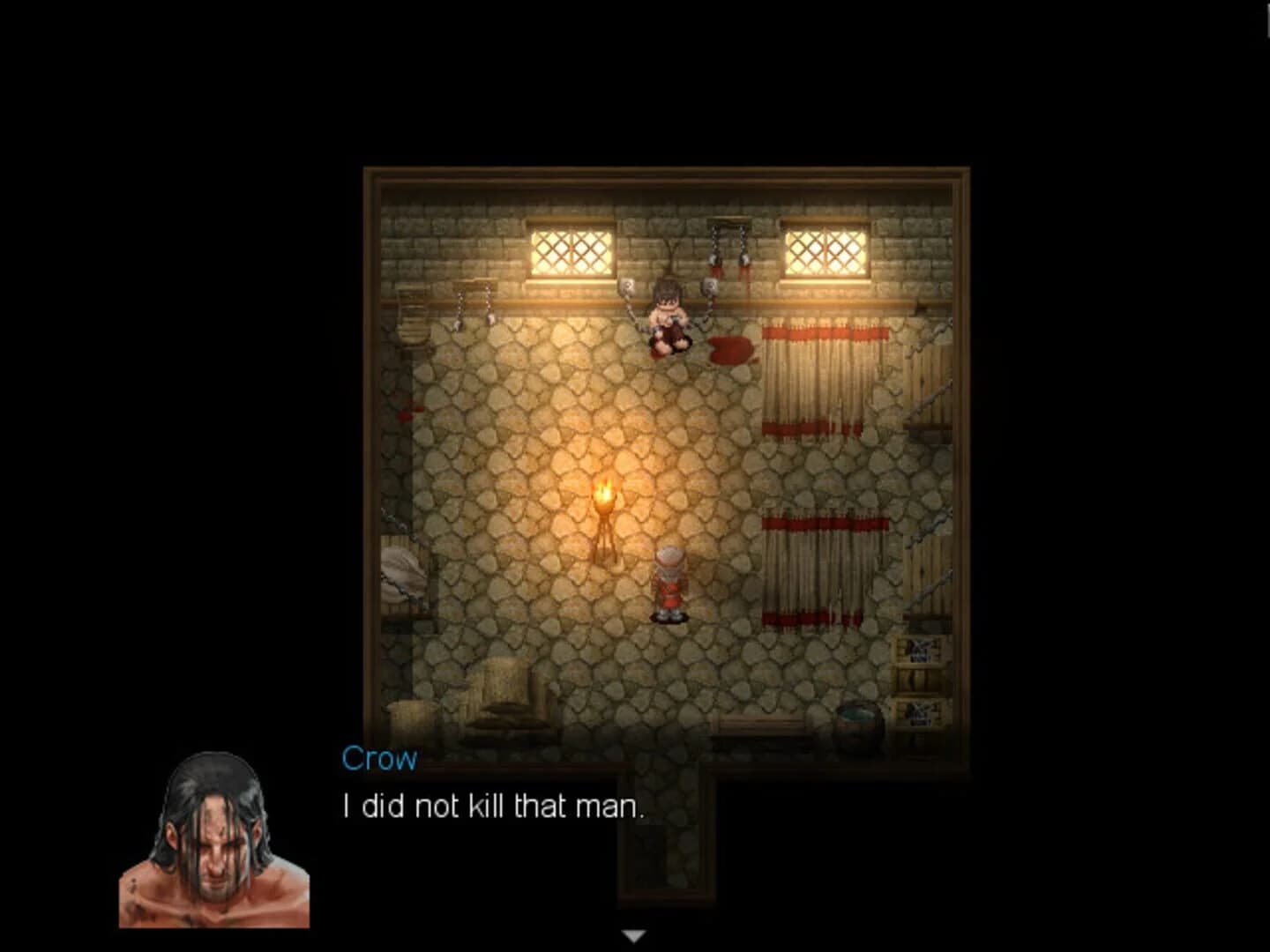Click the robed visitor standing near the torch
This screenshot has width=1270, height=952.
(670, 582)
